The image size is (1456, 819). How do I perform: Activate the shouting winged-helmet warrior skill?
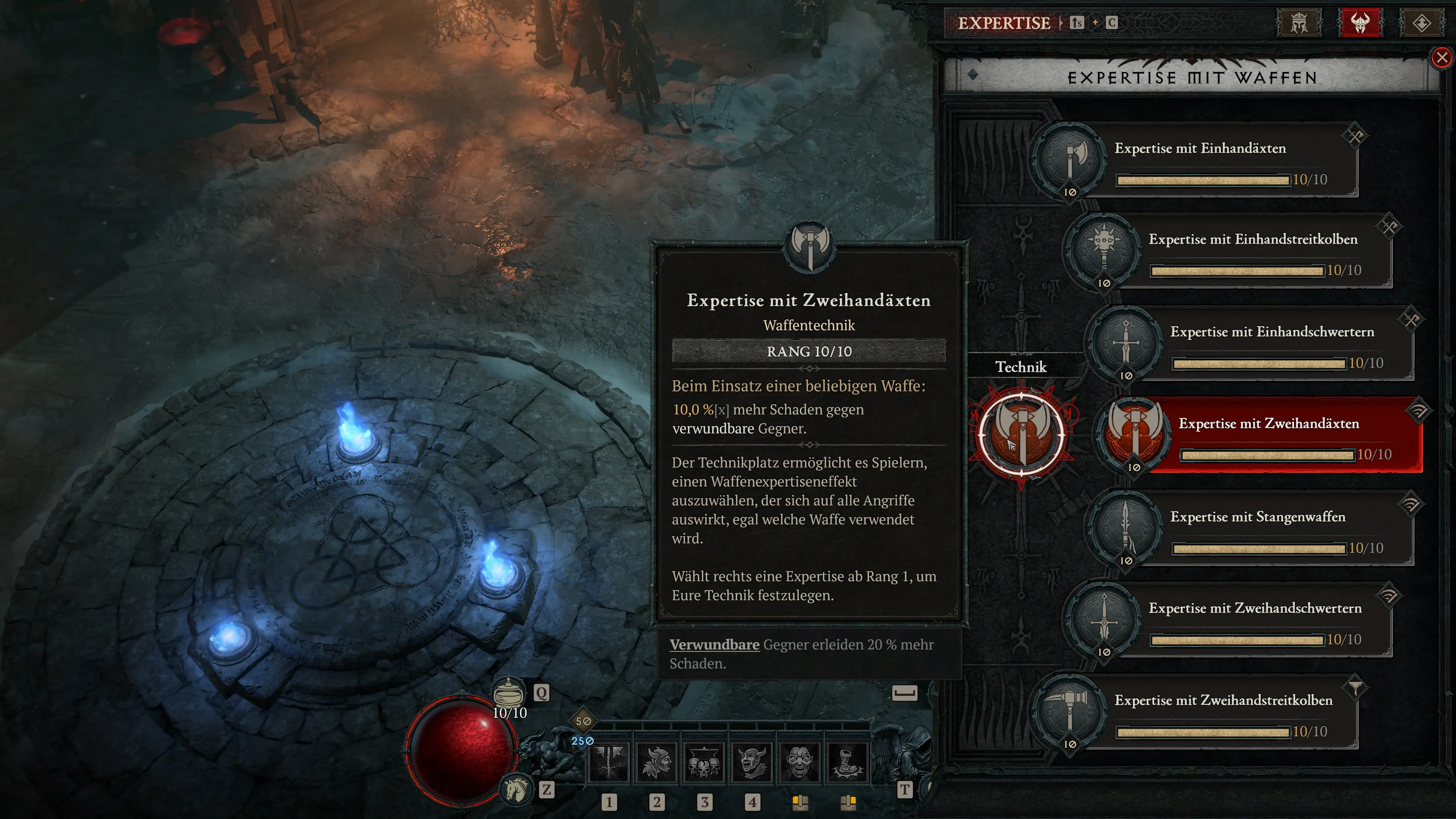click(657, 761)
